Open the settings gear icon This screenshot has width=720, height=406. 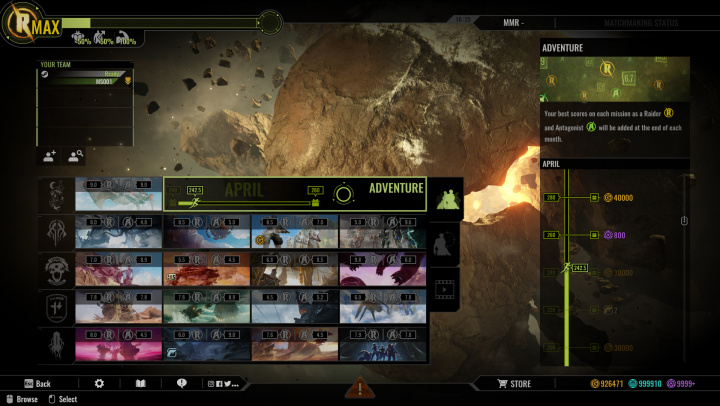pos(99,383)
